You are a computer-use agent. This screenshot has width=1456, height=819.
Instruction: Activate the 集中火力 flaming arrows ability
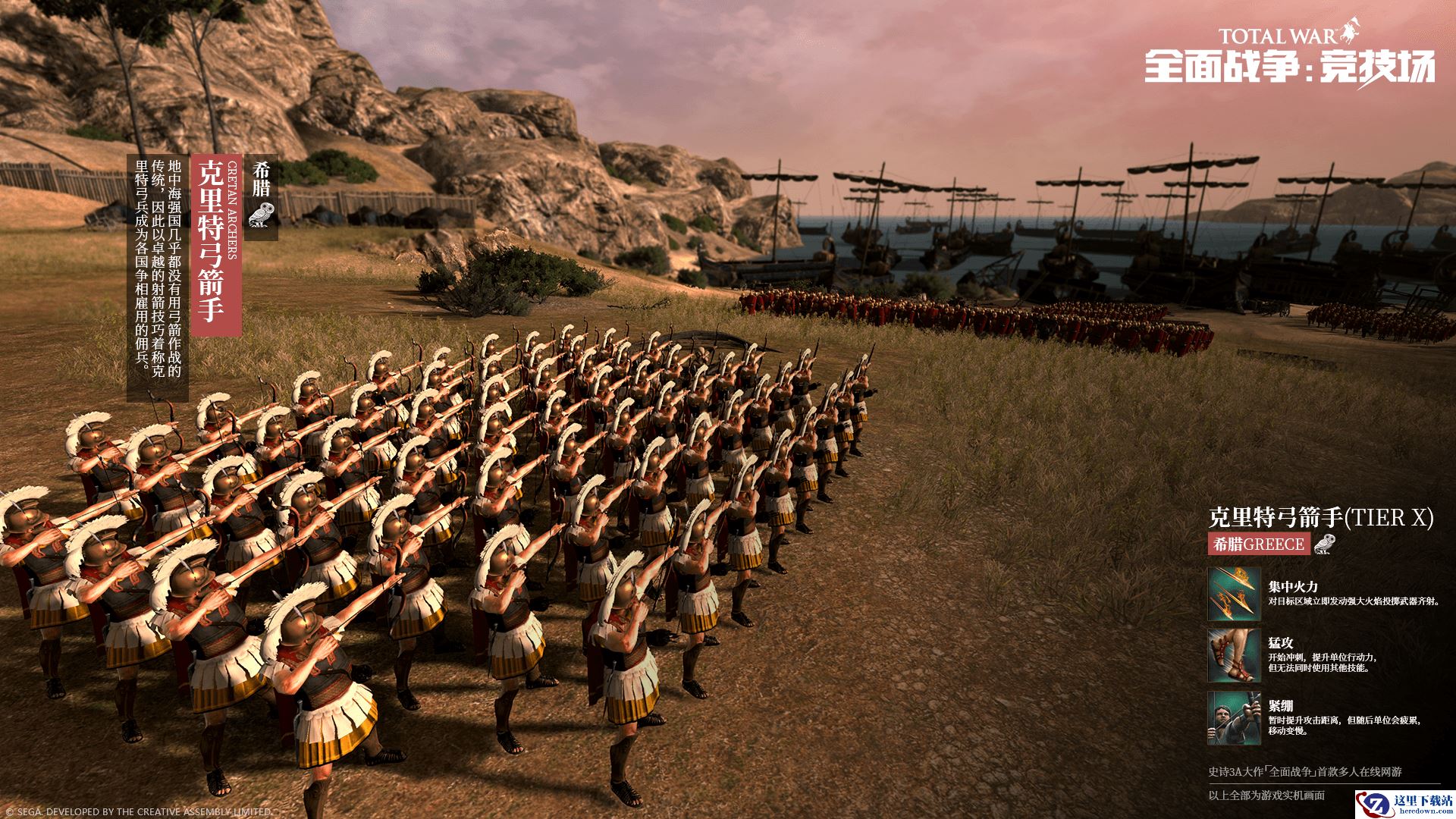coord(1234,594)
